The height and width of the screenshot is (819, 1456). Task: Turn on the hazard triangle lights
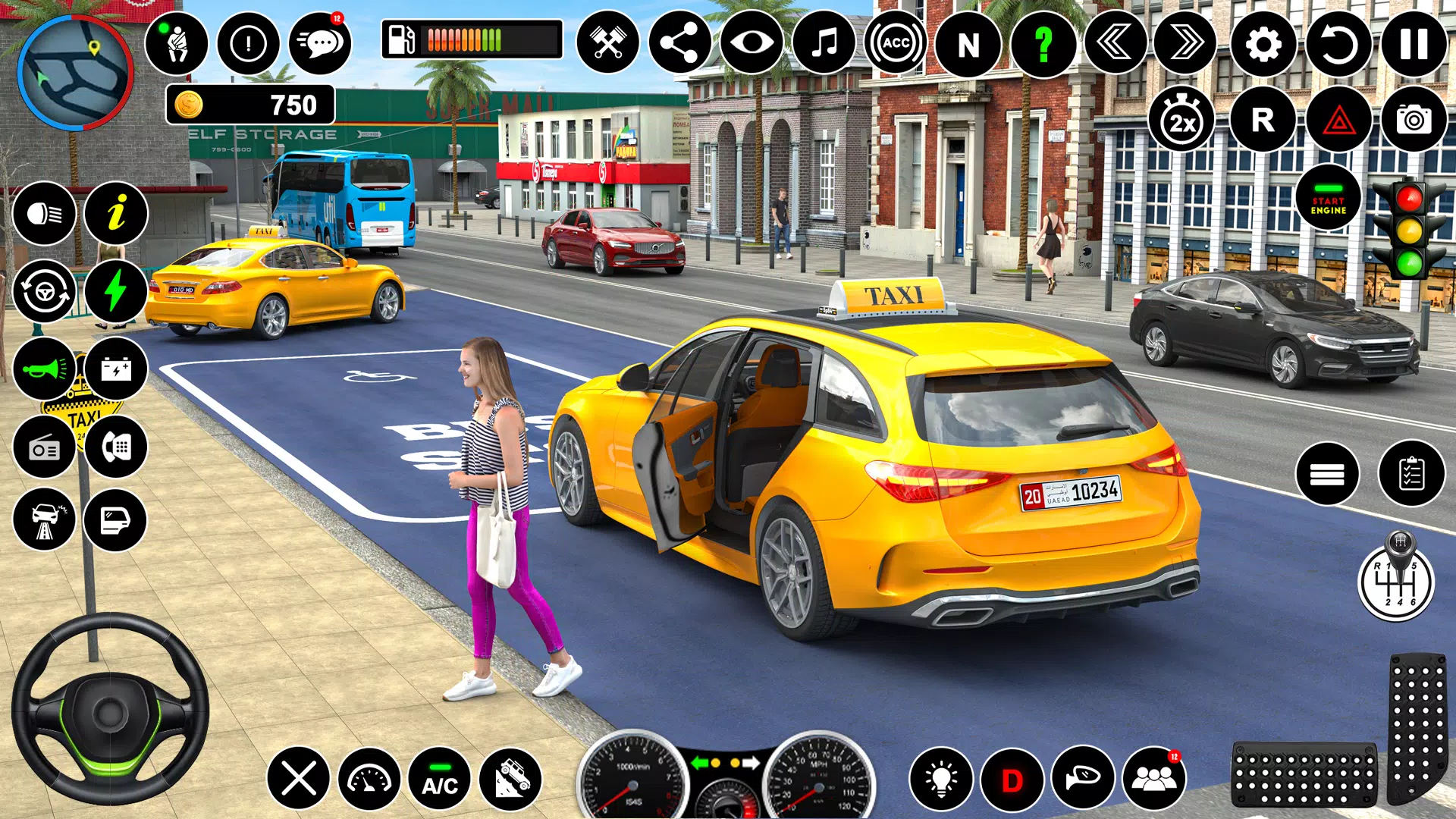click(x=1338, y=120)
